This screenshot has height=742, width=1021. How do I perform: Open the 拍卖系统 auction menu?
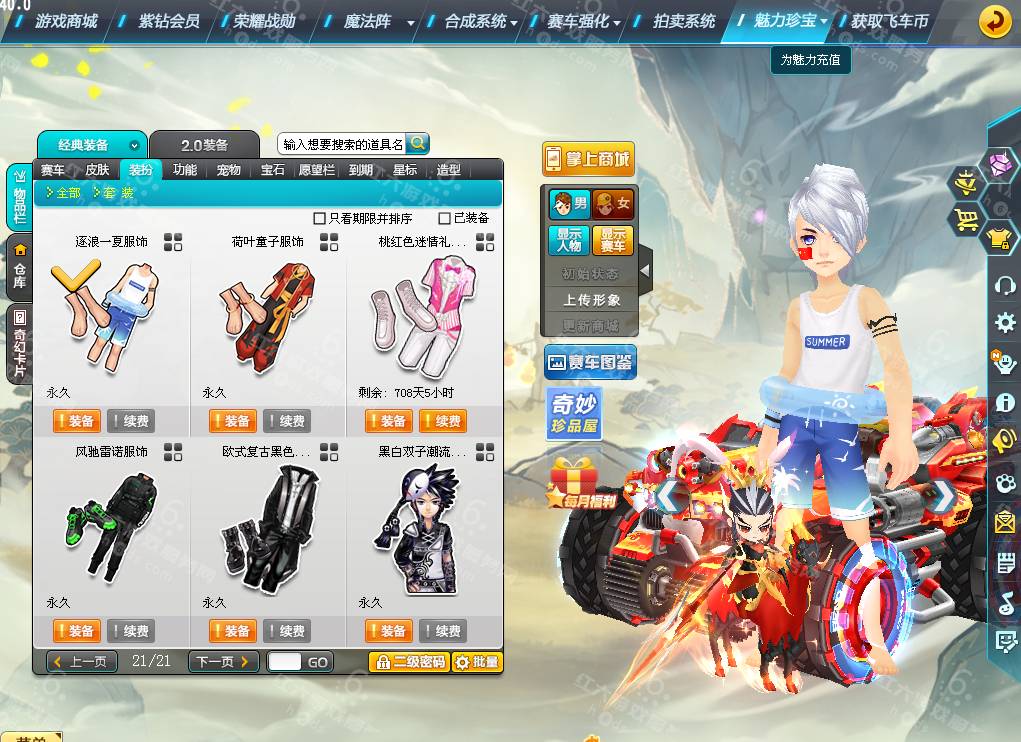(684, 20)
